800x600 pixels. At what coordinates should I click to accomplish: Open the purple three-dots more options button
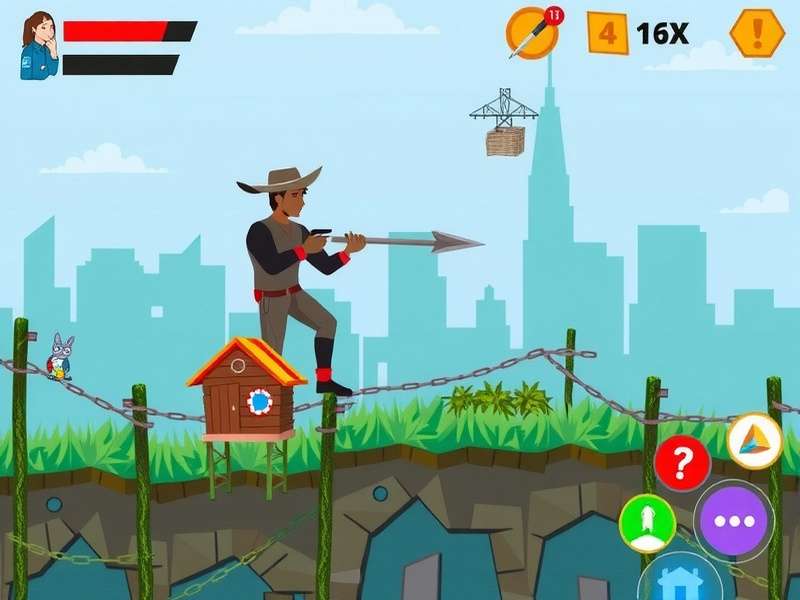coord(733,520)
